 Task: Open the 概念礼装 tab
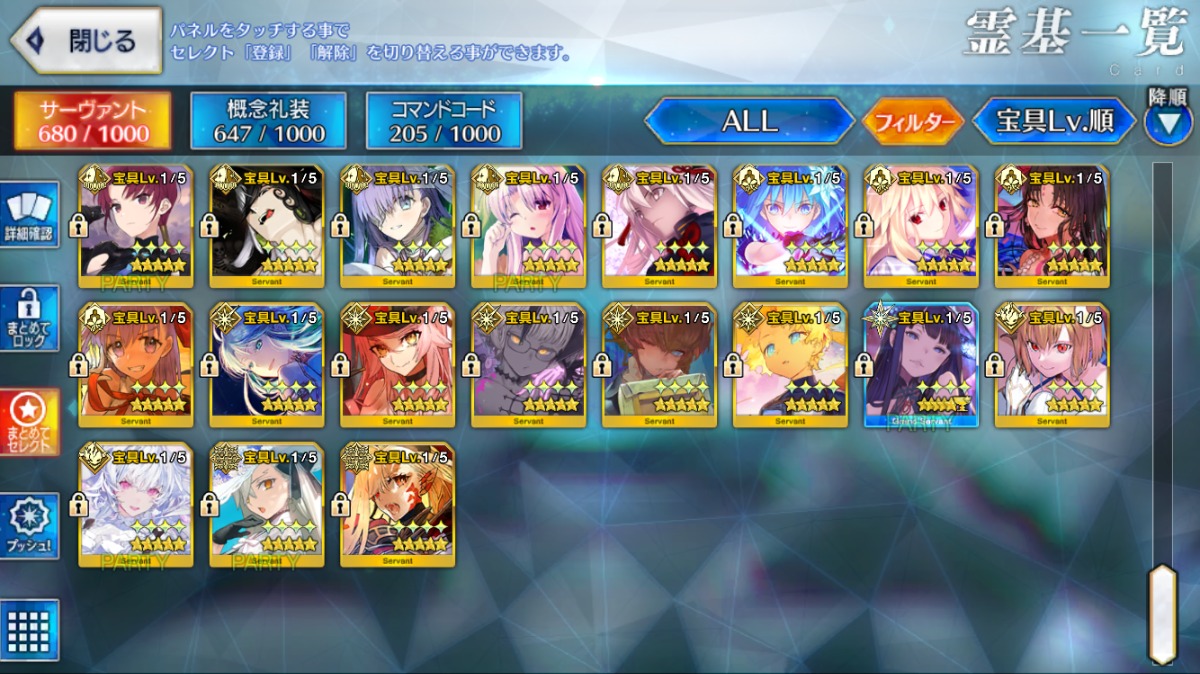pos(268,121)
